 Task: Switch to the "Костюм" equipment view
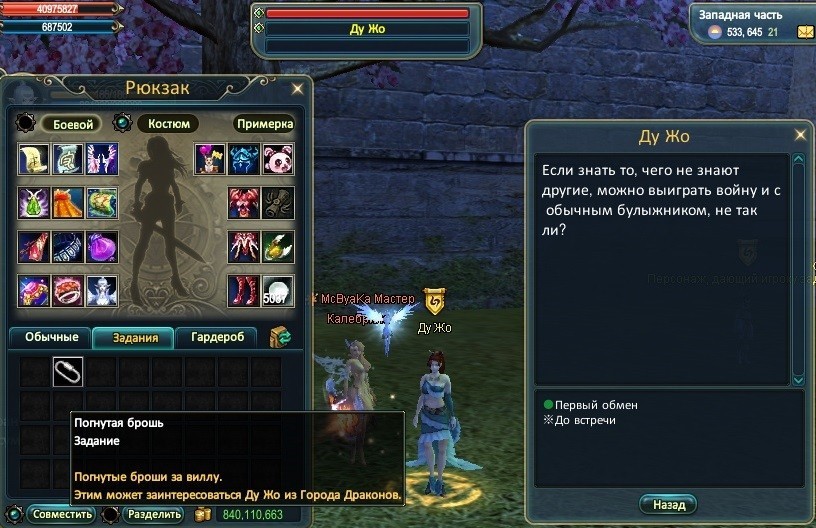tap(167, 124)
